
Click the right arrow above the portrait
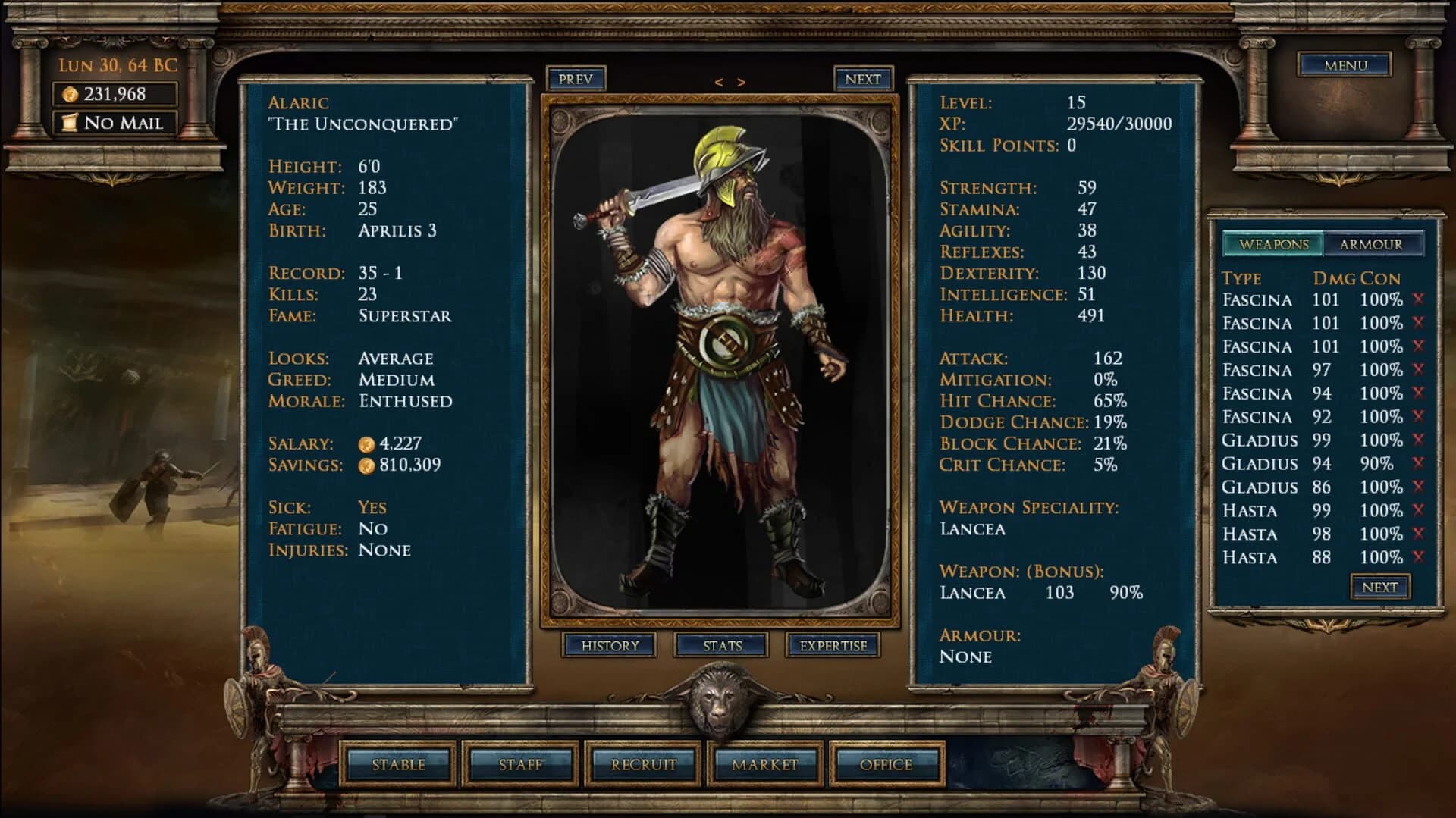tap(739, 81)
